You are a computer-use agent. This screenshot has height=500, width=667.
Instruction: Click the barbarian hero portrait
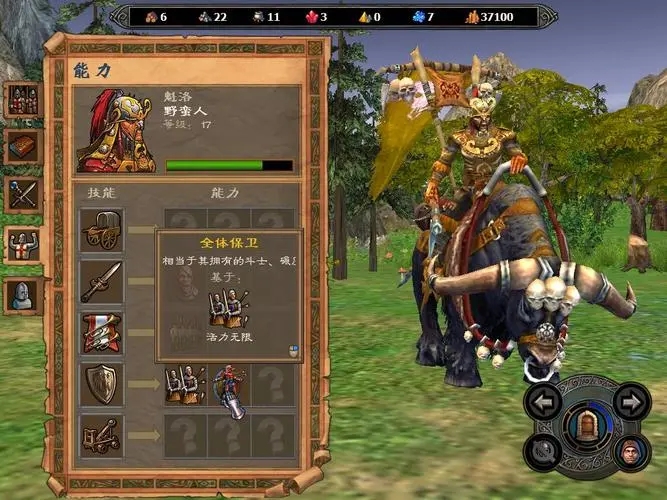pyautogui.click(x=116, y=131)
